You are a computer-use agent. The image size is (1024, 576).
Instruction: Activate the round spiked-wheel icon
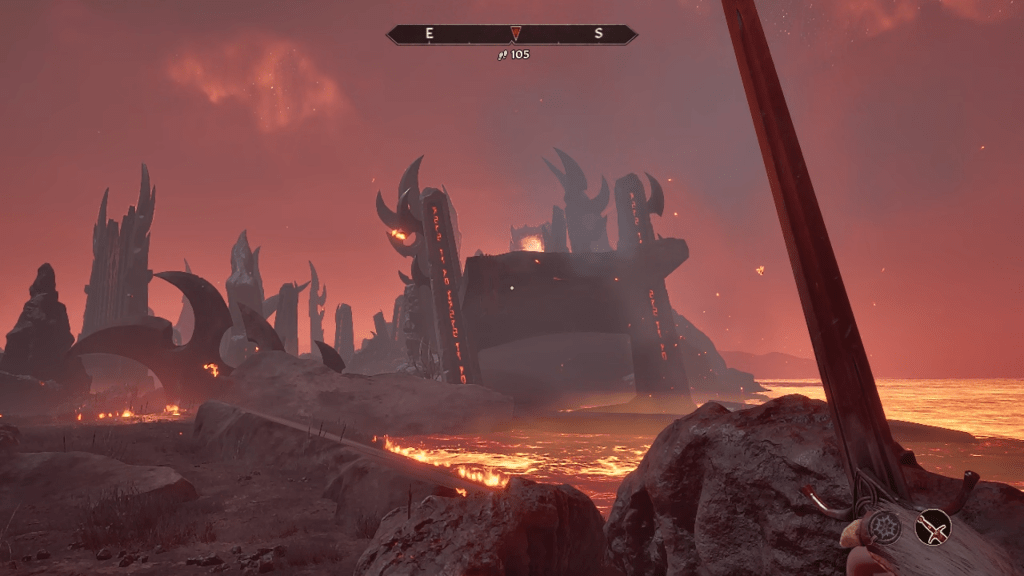[884, 526]
